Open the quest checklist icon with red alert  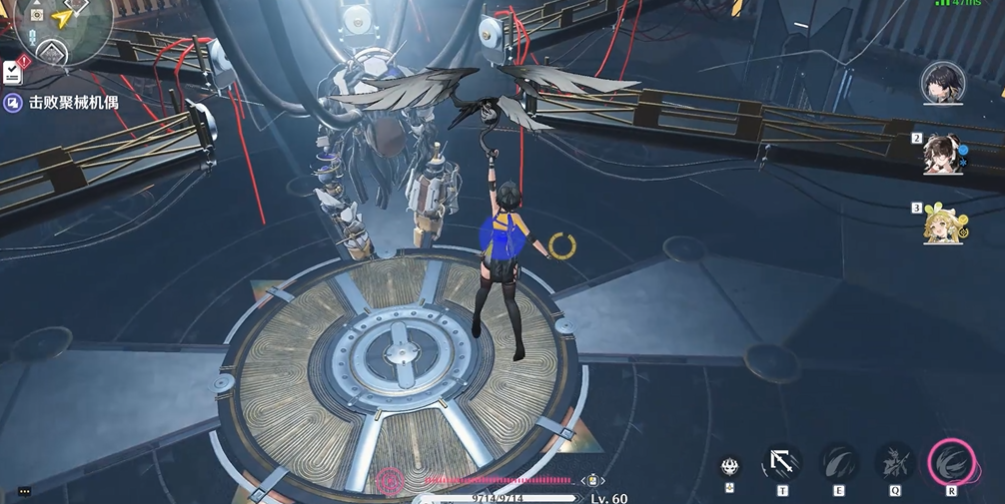(13, 72)
